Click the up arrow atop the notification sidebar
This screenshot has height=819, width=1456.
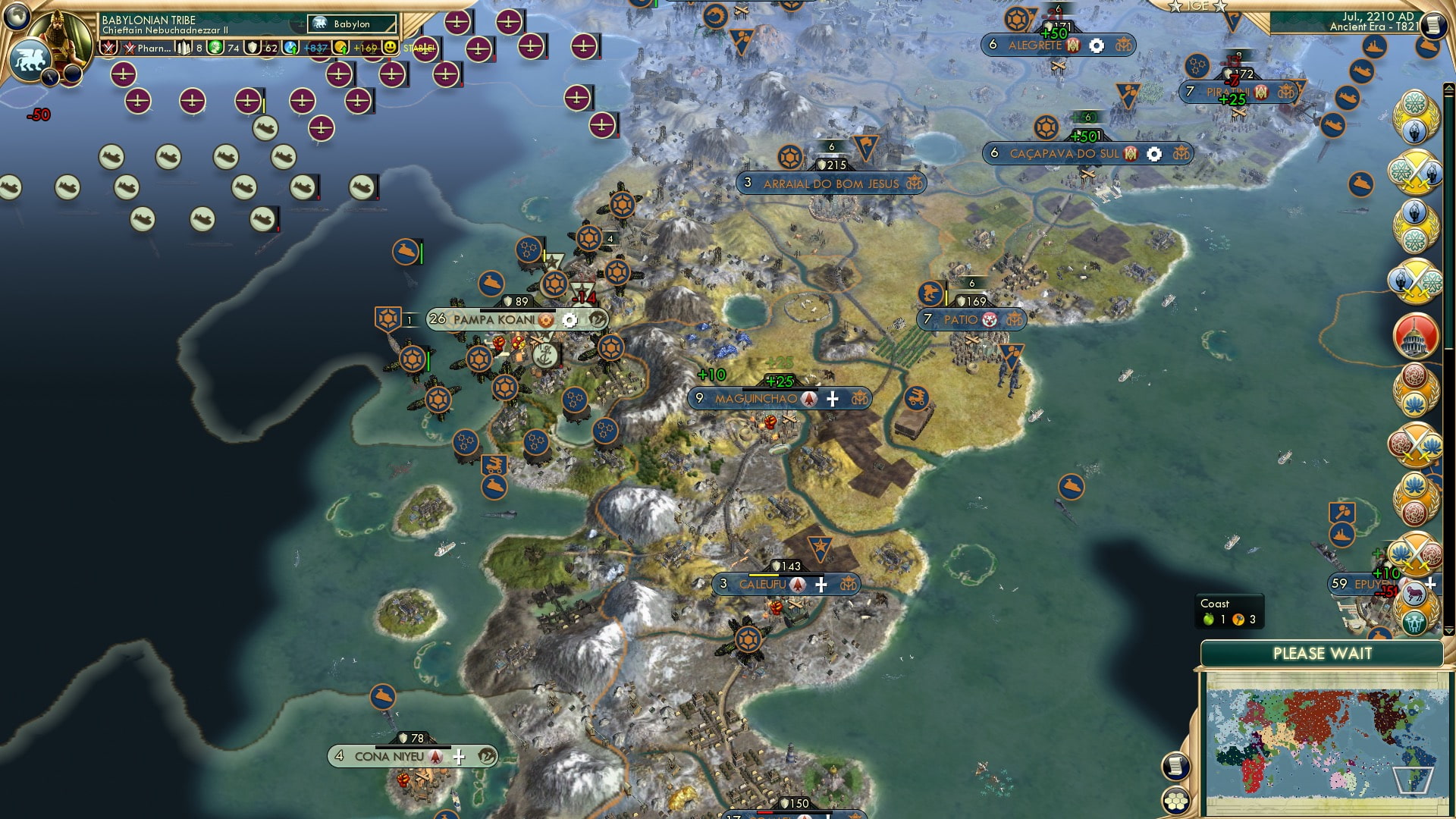(1449, 87)
